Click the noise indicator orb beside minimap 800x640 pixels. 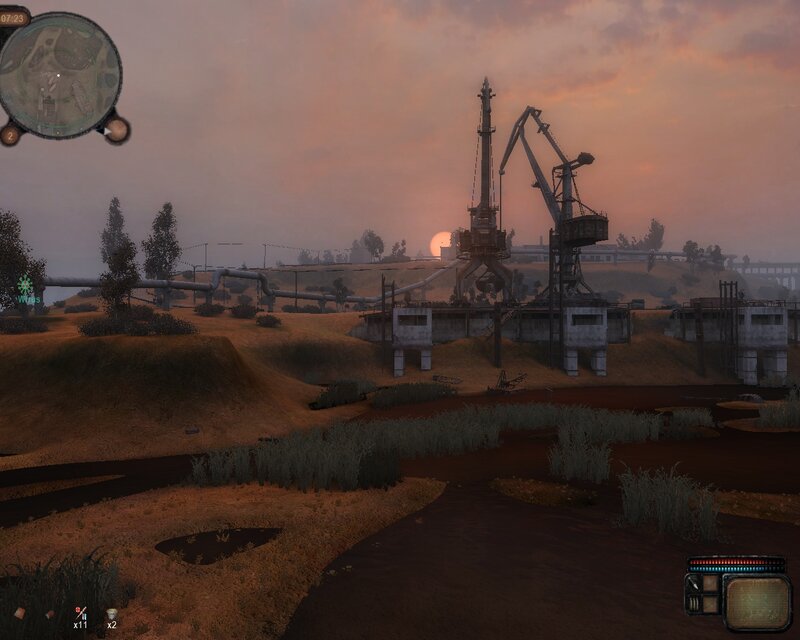coord(116,129)
